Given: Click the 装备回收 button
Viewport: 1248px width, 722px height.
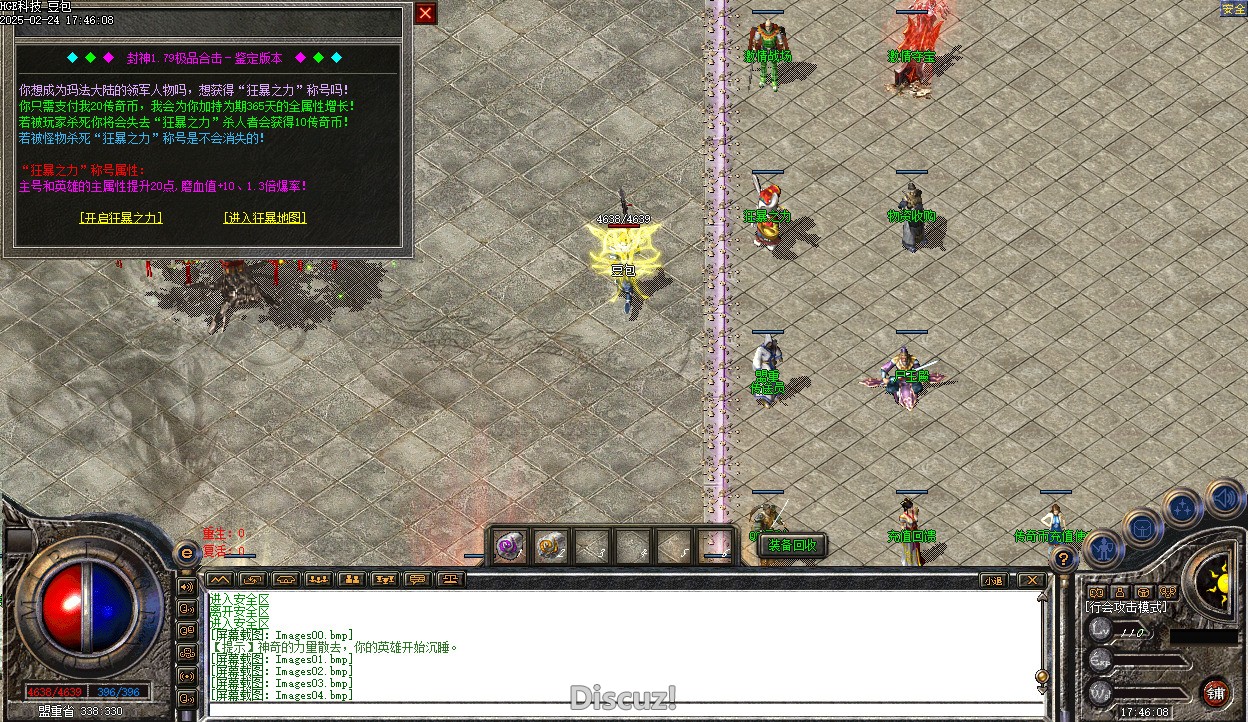Looking at the screenshot, I should coord(793,545).
